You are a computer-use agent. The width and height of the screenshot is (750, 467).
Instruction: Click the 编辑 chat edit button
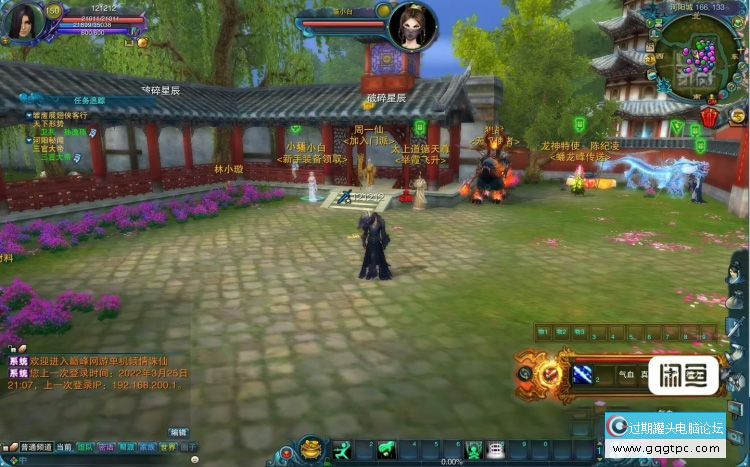point(178,432)
